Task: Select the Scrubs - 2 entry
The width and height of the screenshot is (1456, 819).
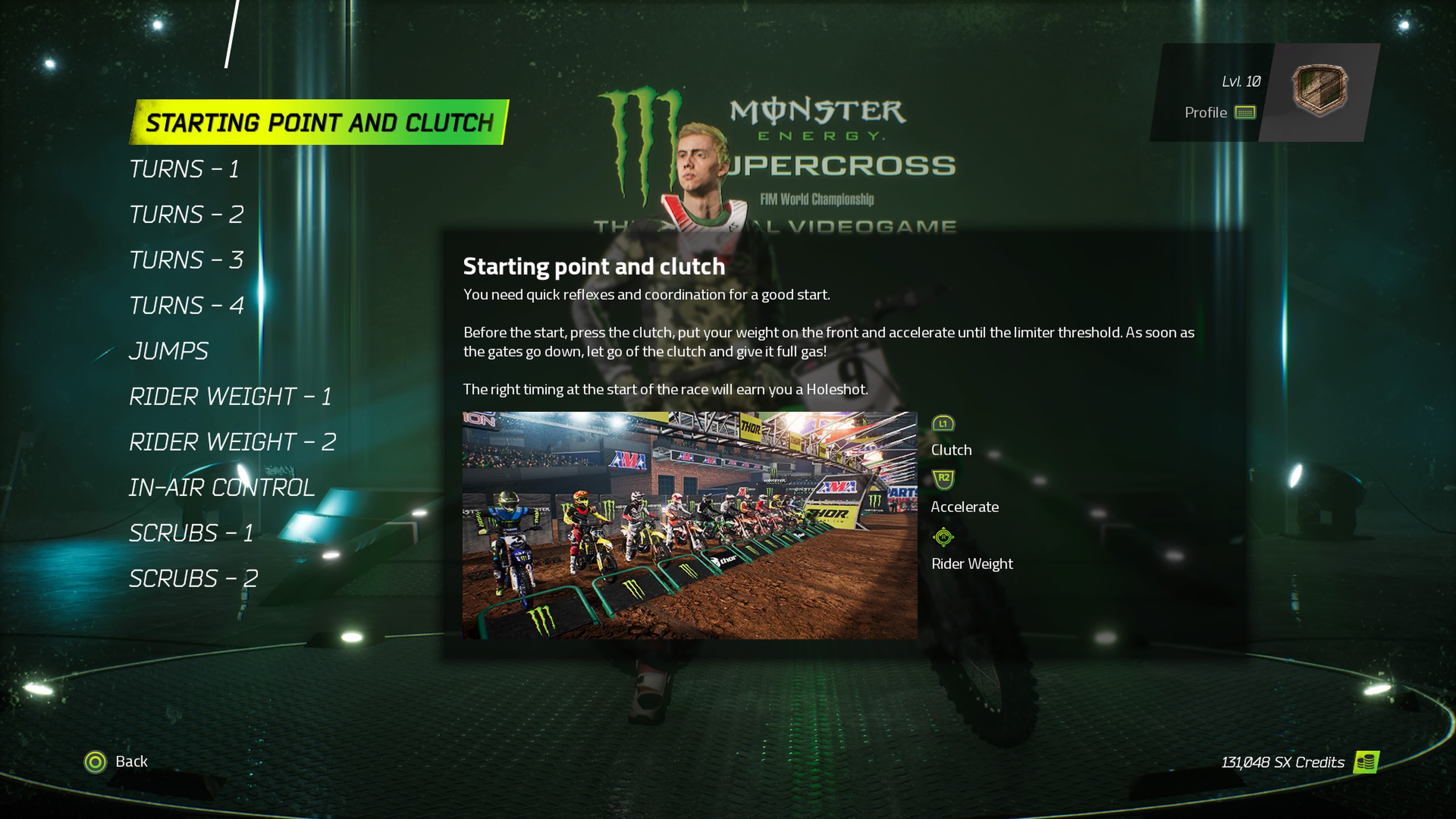Action: [193, 578]
